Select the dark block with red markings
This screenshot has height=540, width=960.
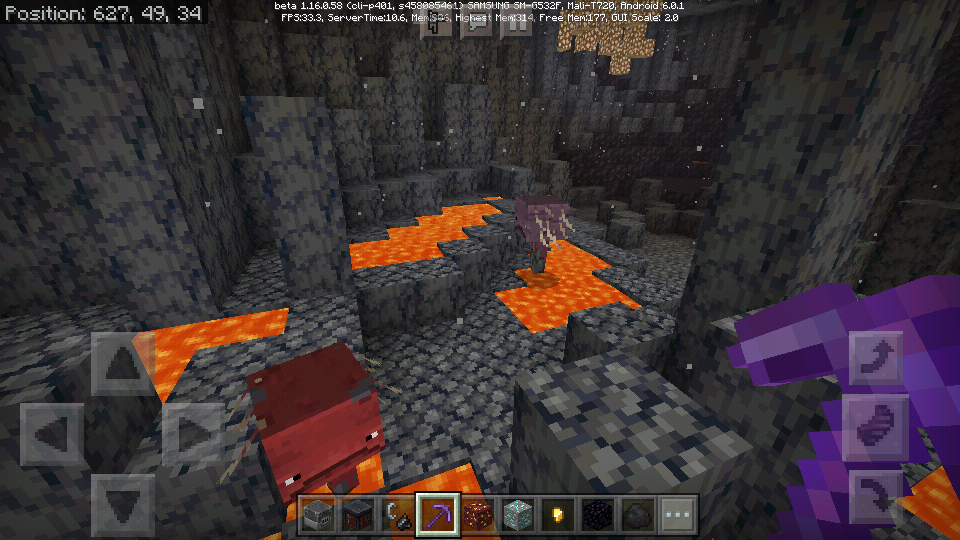[x=359, y=516]
